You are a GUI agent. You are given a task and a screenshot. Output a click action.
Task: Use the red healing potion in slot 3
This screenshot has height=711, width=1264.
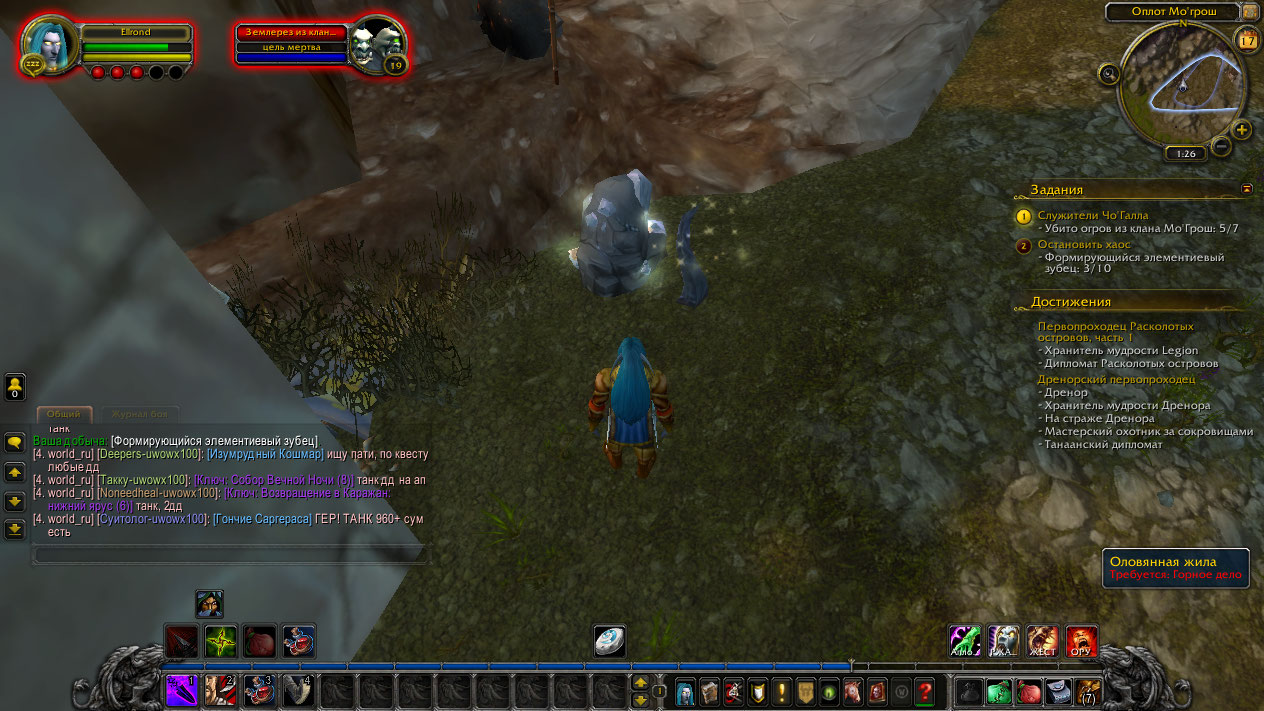click(x=259, y=690)
